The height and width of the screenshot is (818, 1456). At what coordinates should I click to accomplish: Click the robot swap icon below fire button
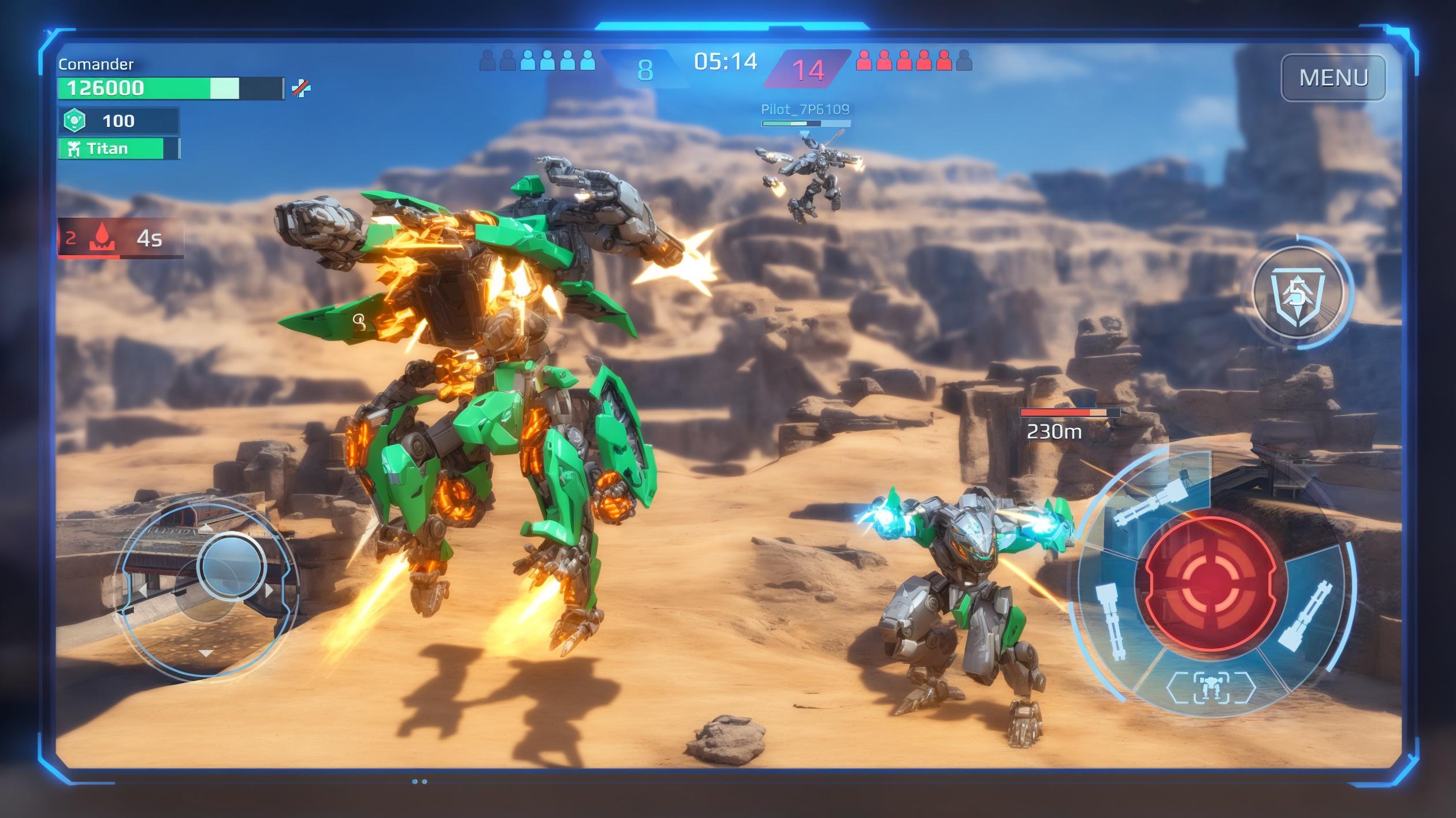point(1210,687)
